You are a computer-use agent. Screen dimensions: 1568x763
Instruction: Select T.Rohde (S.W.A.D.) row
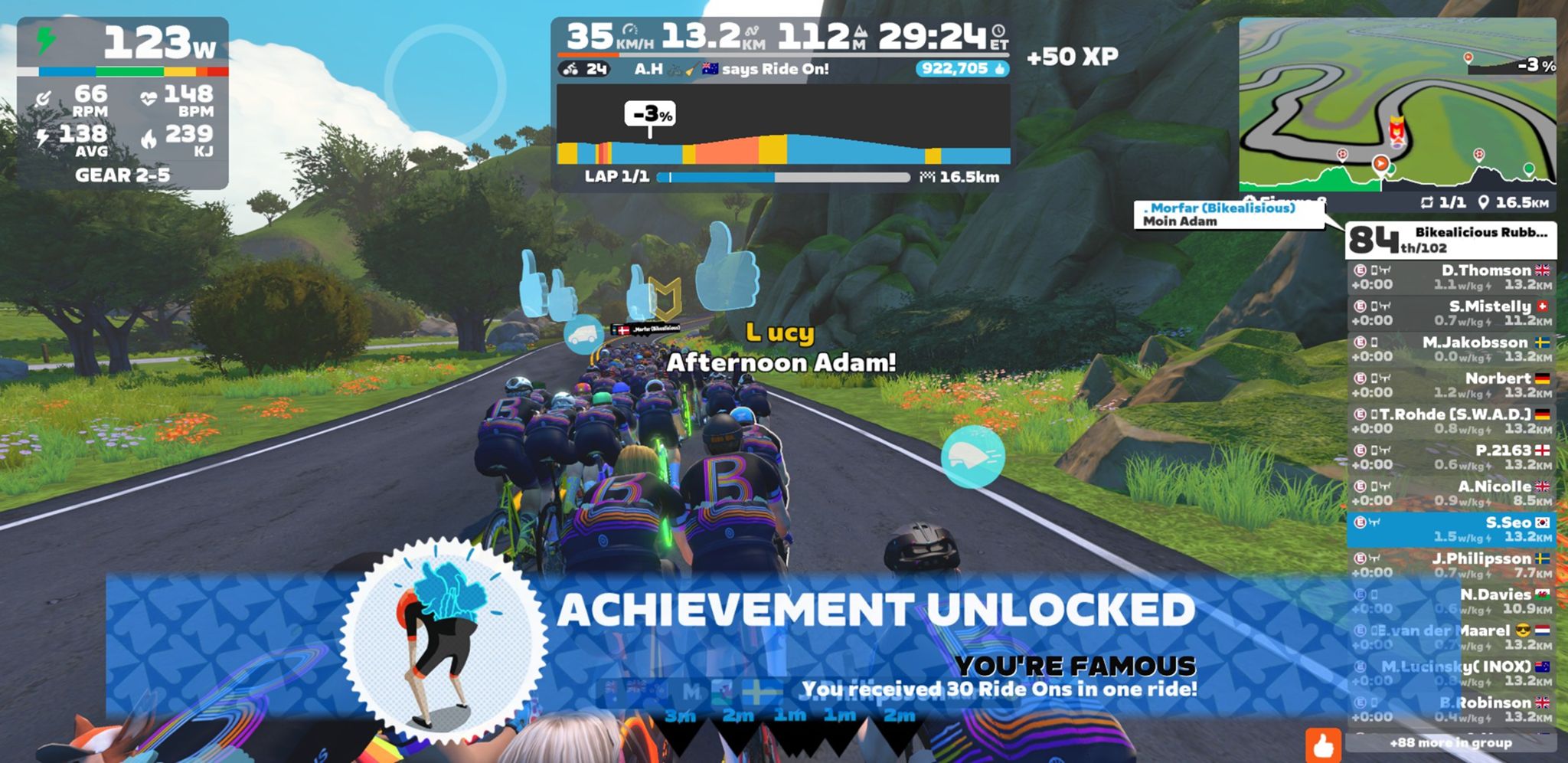click(x=1451, y=421)
